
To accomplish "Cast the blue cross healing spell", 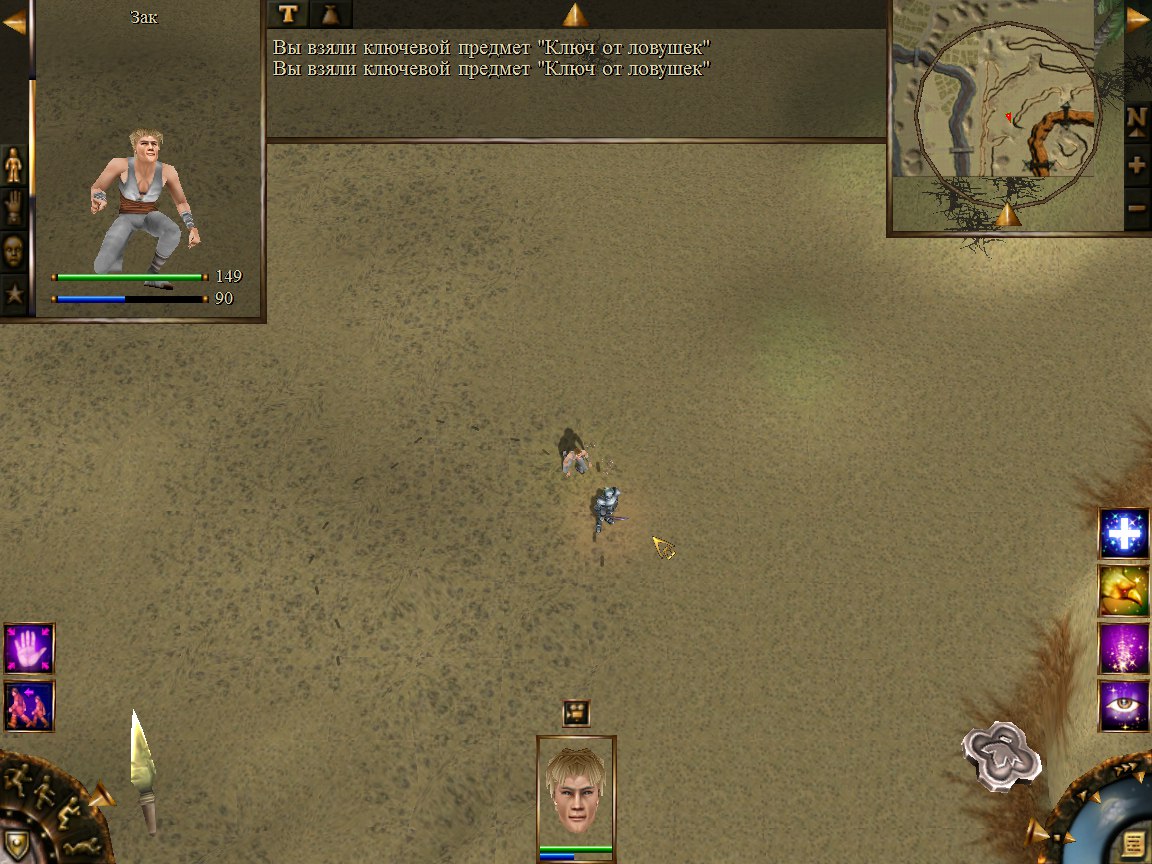I will 1124,534.
